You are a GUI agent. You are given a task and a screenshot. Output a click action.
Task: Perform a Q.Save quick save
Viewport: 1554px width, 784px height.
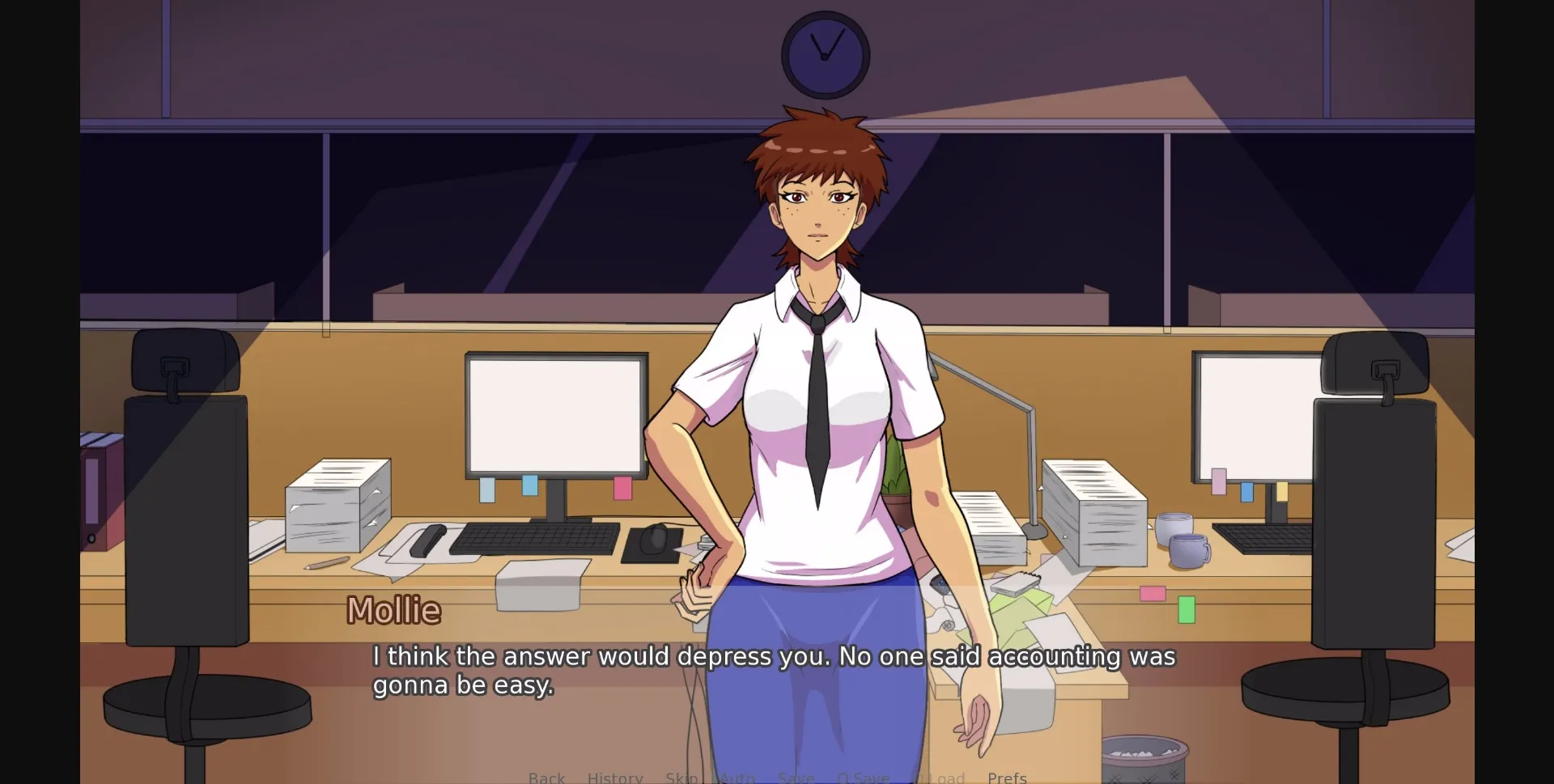point(863,777)
